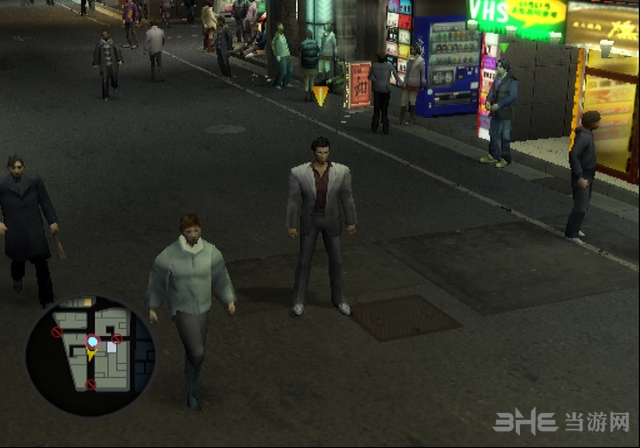This screenshot has width=640, height=448.
Task: Select the white highlighted building on the minimap
Action: (111, 346)
